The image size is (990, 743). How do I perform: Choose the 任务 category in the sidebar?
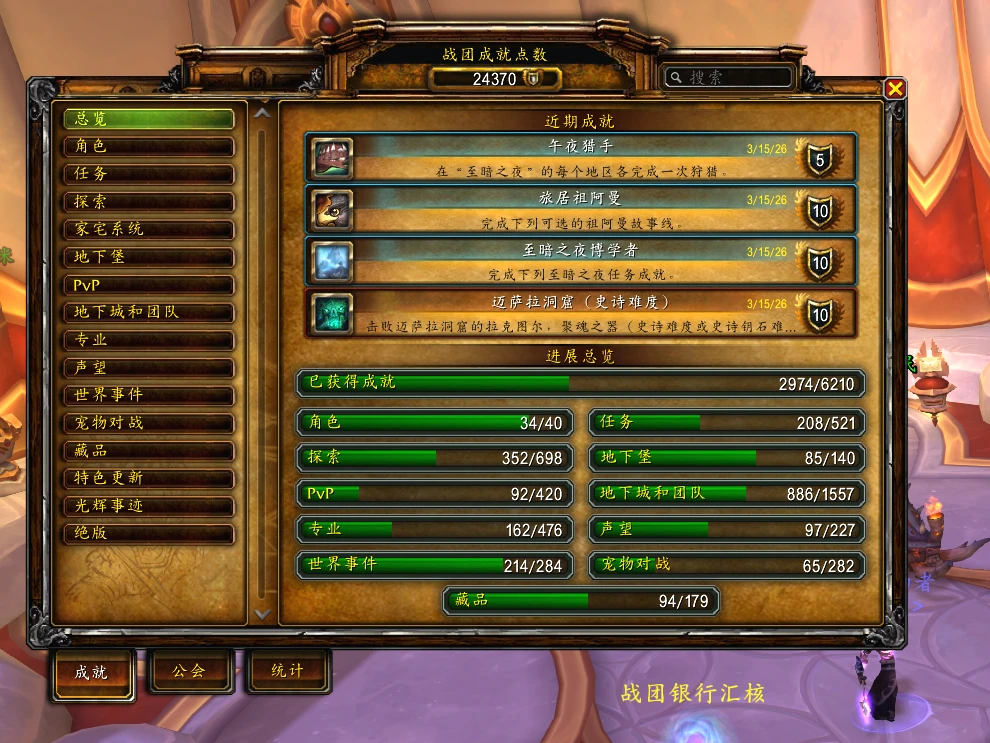[149, 174]
